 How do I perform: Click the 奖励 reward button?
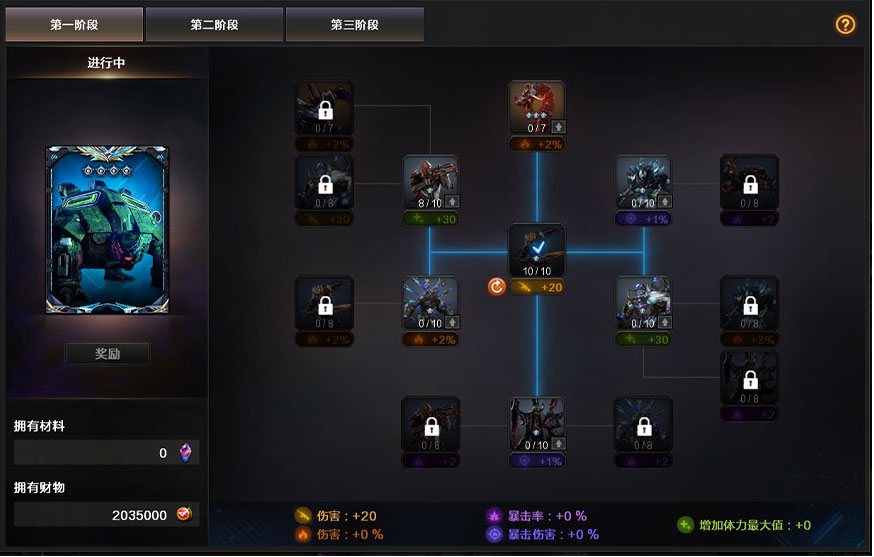coord(107,354)
